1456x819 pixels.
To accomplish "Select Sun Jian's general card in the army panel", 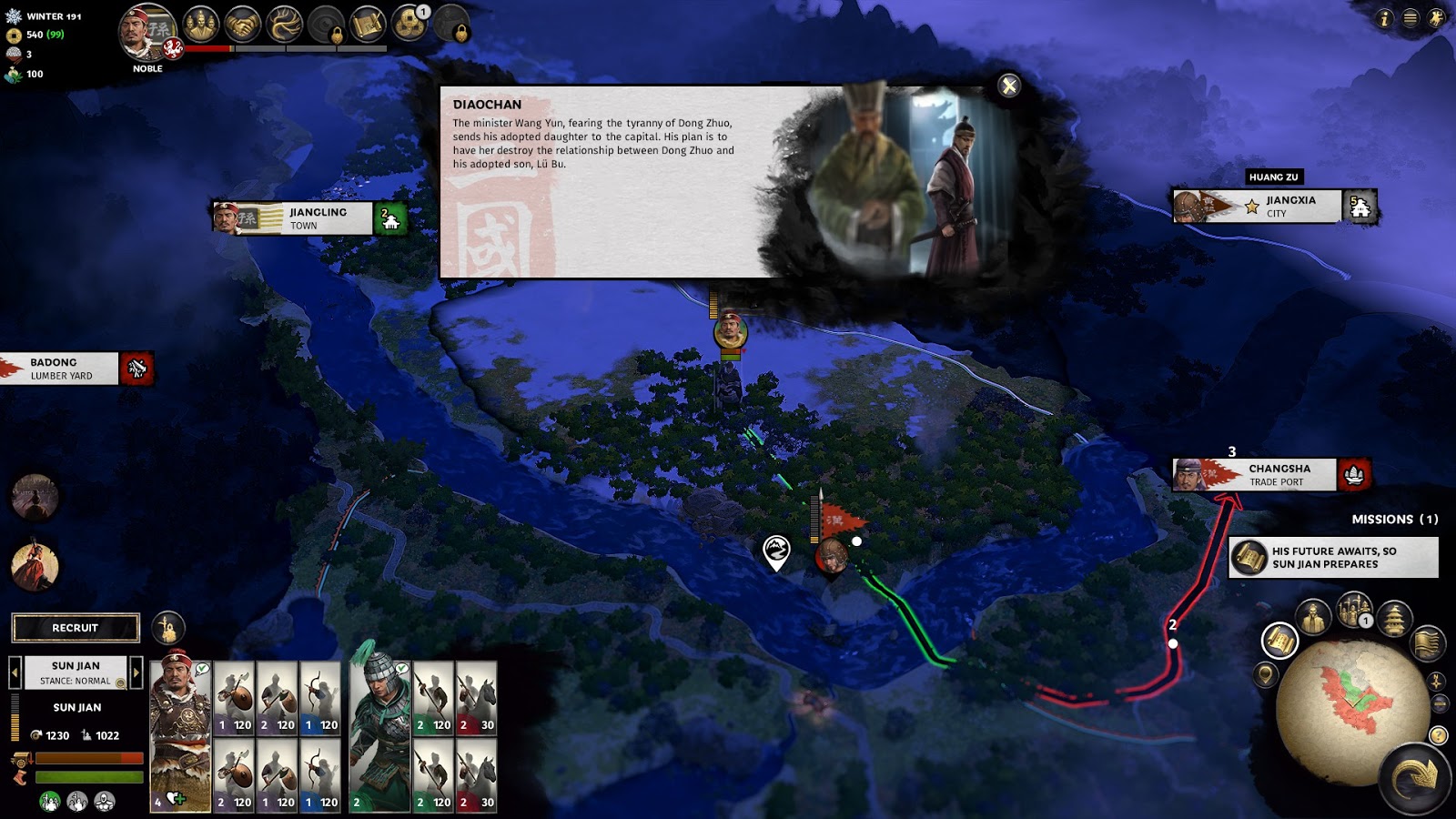I will pyautogui.click(x=180, y=735).
